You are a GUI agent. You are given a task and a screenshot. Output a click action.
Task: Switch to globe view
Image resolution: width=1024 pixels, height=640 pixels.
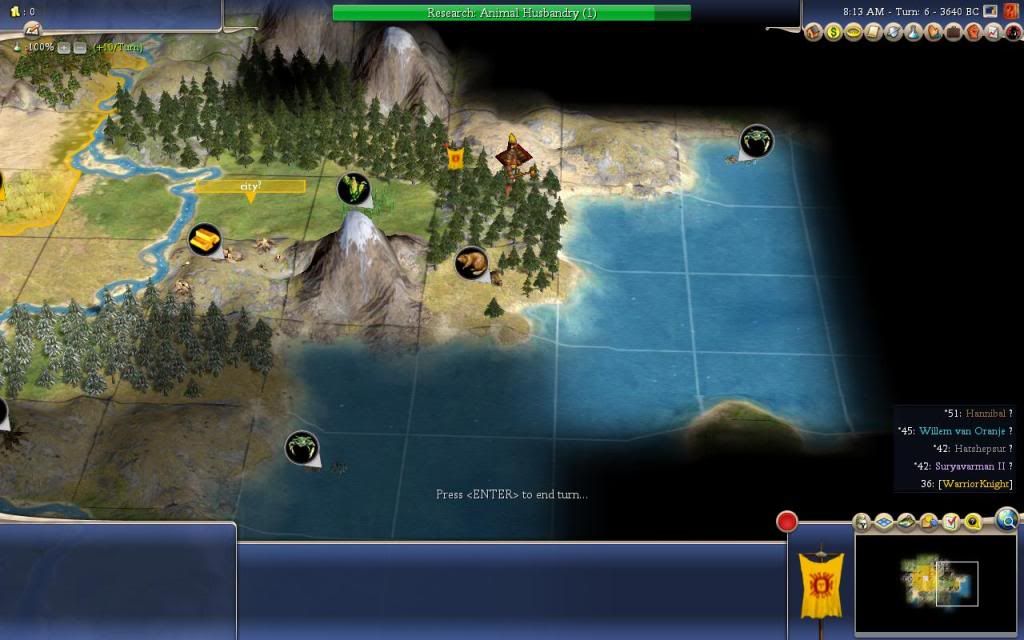tap(1007, 518)
